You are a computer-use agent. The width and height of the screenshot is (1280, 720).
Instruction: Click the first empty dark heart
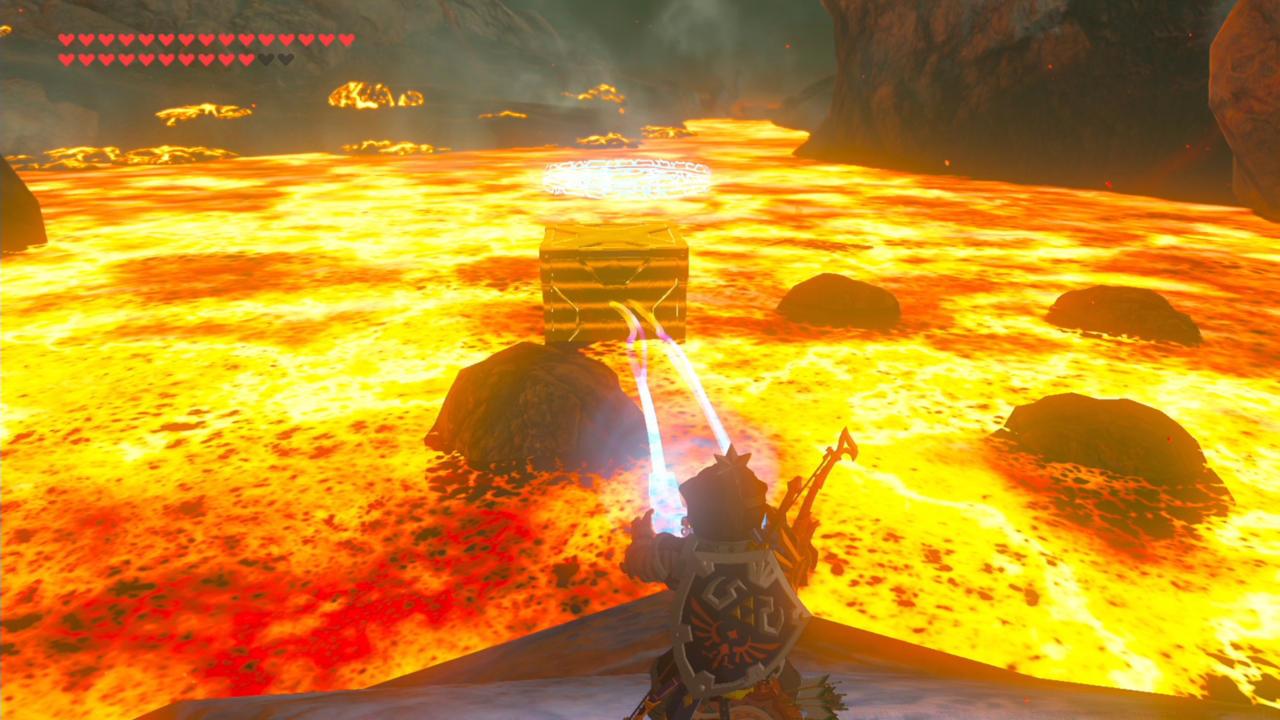coord(265,58)
